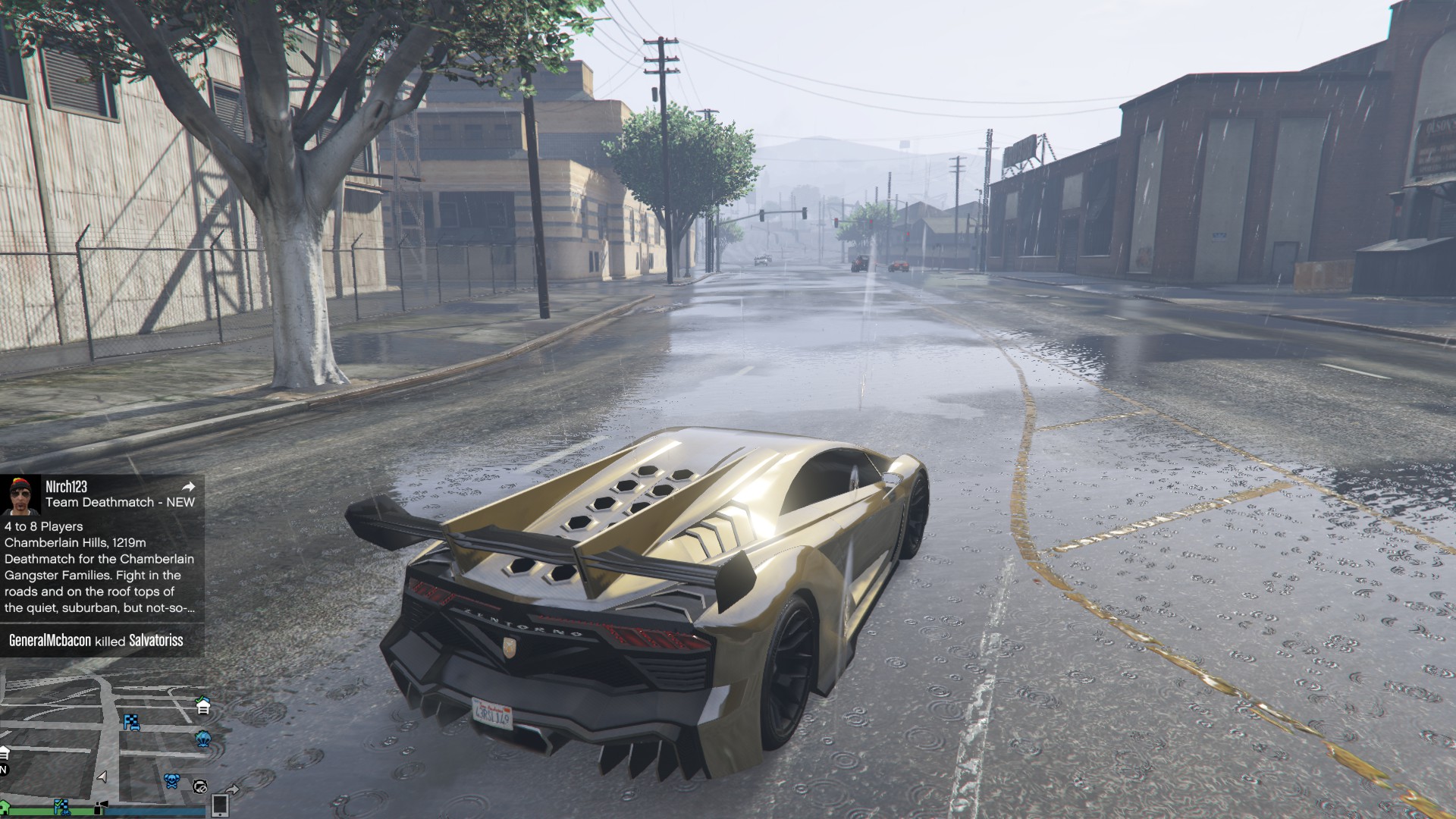Click the GeneralMcbacon kill feed entry
The width and height of the screenshot is (1456, 819).
[96, 641]
